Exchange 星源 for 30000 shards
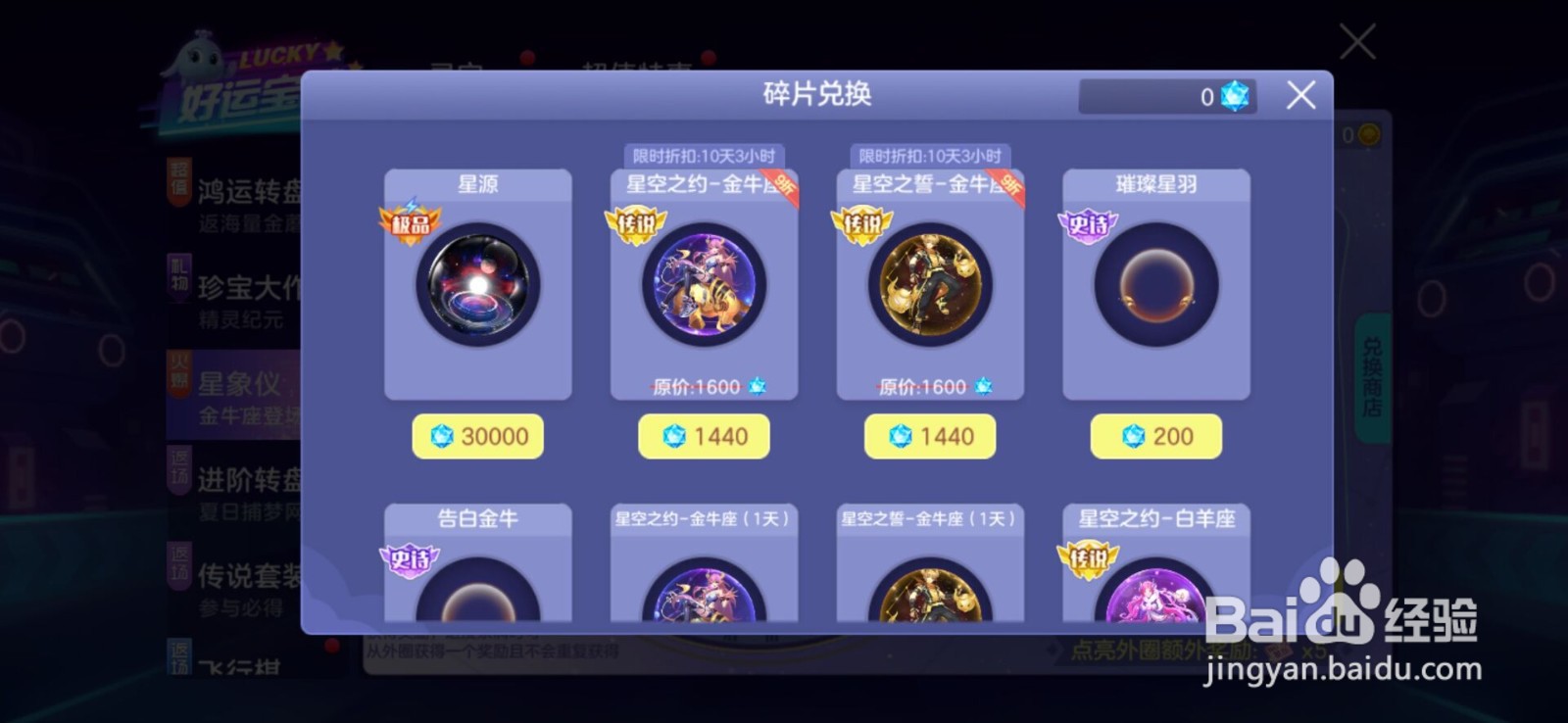The image size is (1568, 723). 477,435
